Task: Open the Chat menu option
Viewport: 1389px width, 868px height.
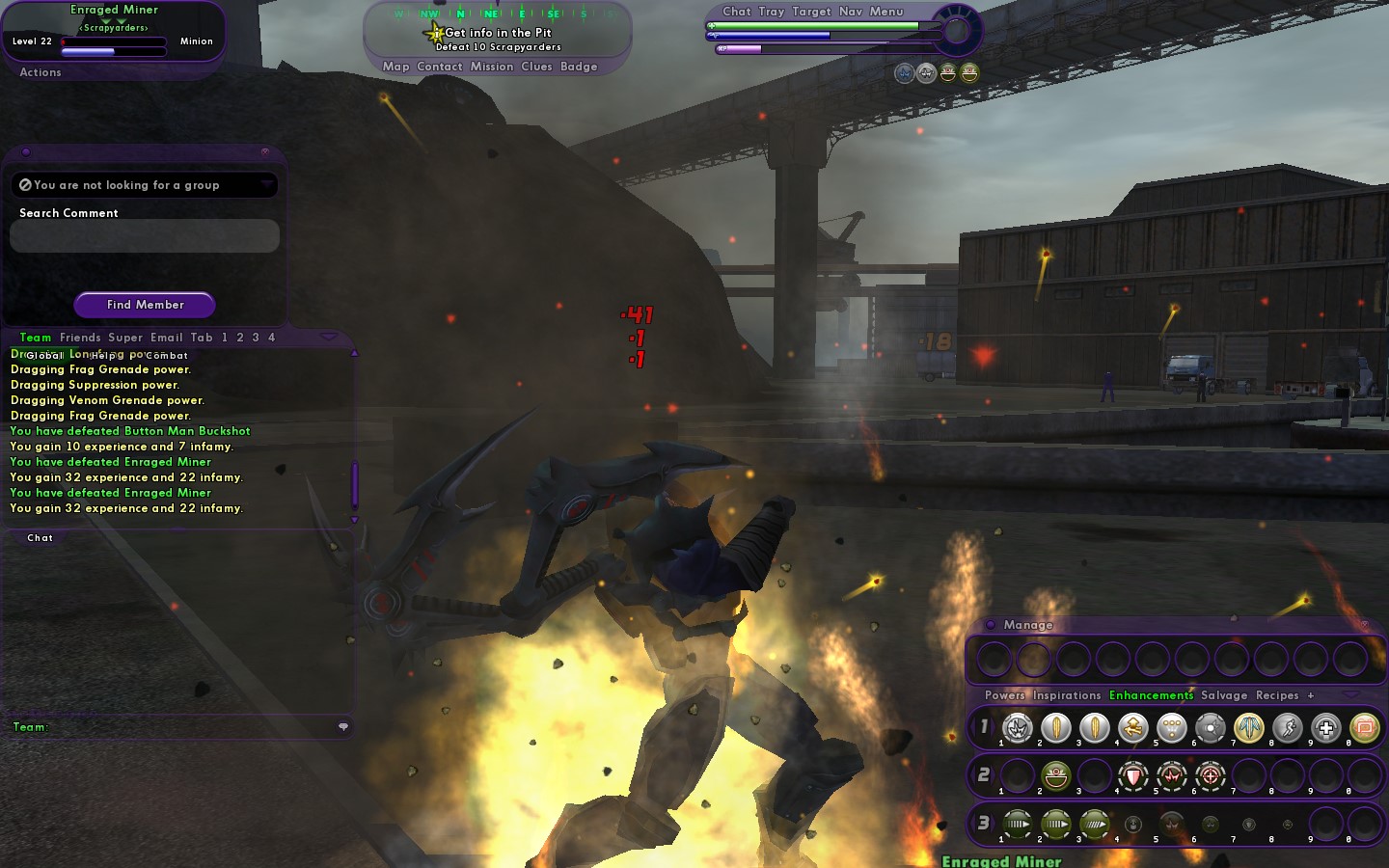Action: [736, 12]
